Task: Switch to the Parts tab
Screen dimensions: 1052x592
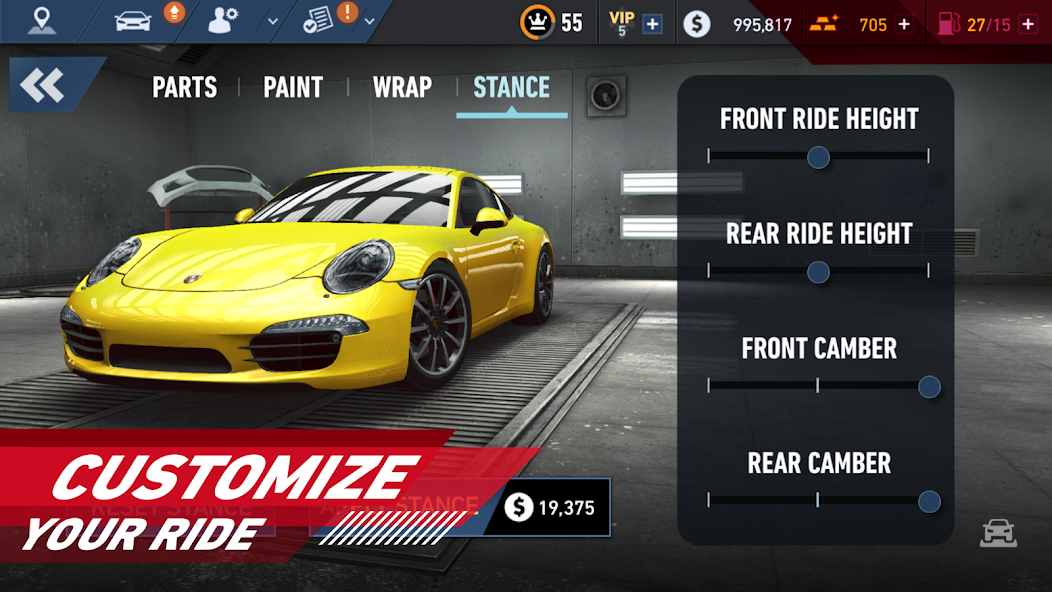Action: click(x=184, y=88)
